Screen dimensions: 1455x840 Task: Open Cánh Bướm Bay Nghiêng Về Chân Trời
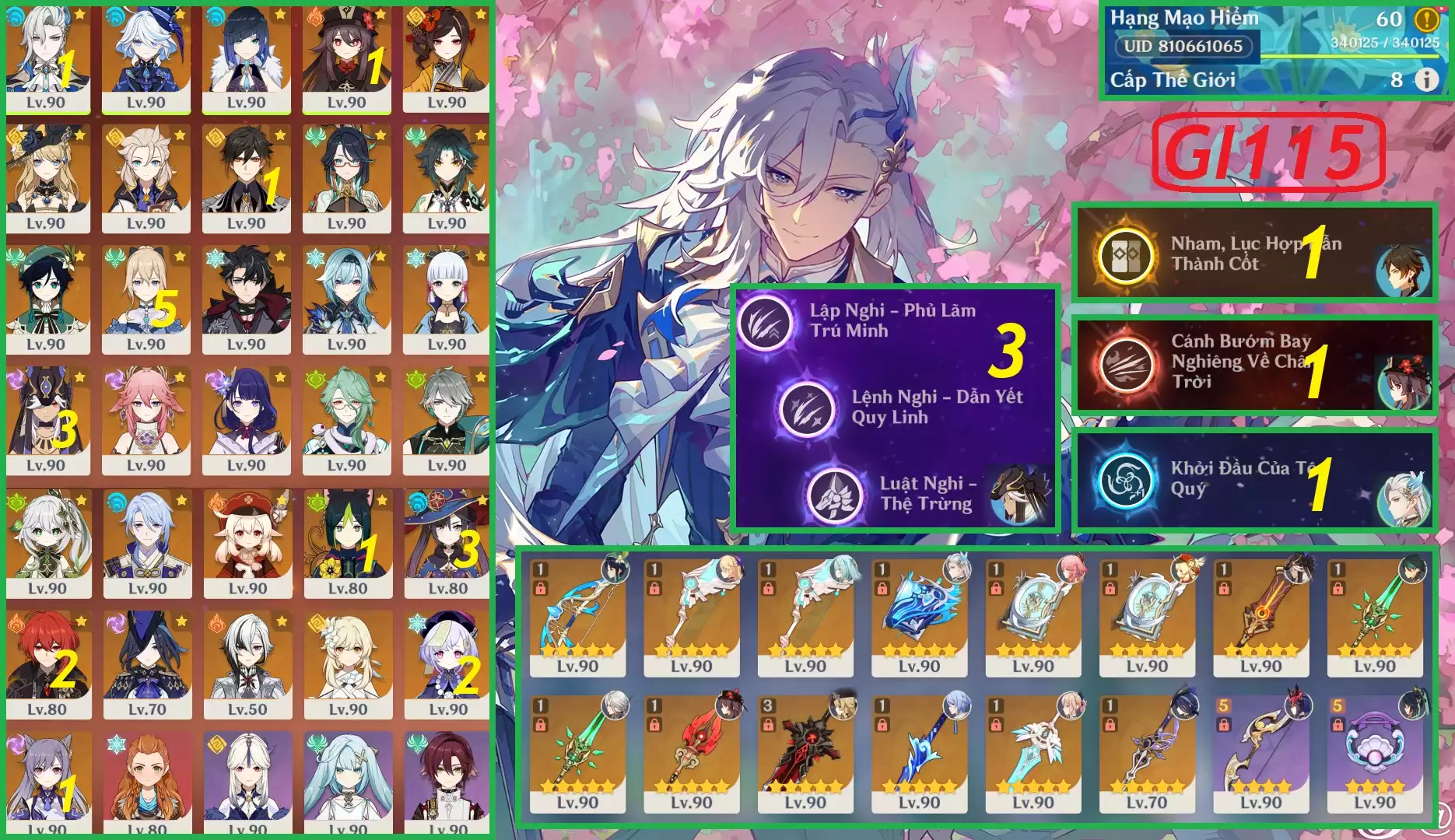point(1125,363)
